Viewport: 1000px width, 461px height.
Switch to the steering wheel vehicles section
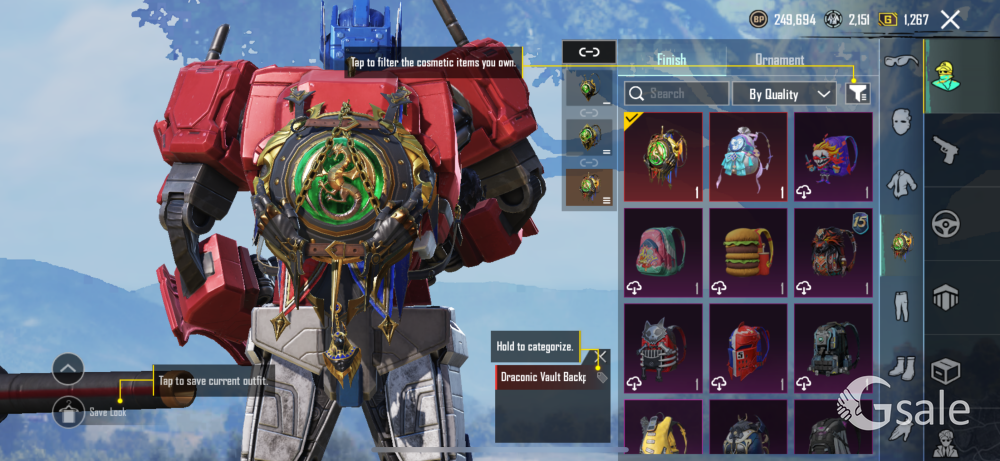coord(945,222)
